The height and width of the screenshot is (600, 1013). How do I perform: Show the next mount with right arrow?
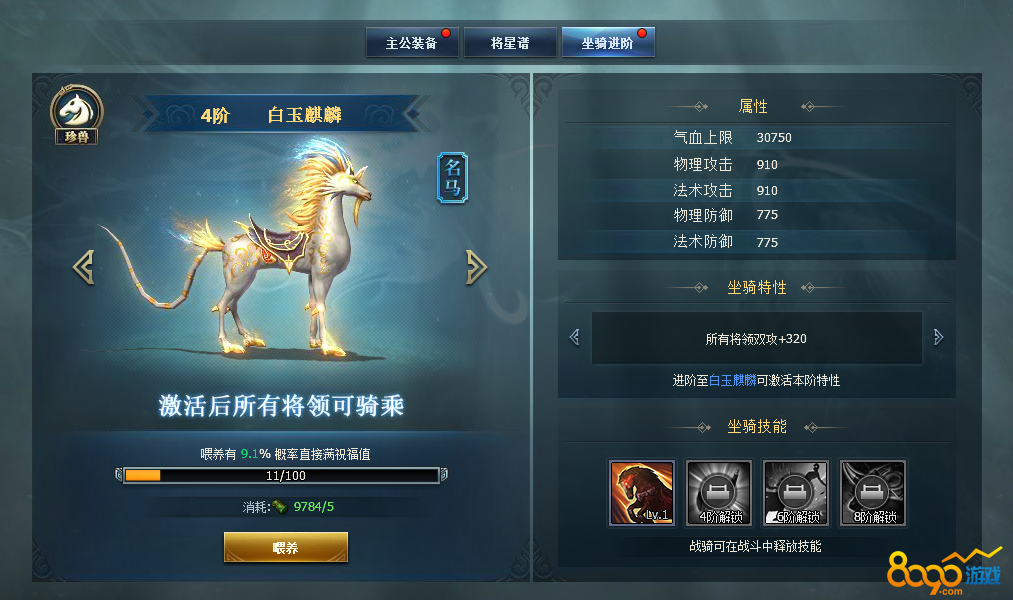coord(477,266)
